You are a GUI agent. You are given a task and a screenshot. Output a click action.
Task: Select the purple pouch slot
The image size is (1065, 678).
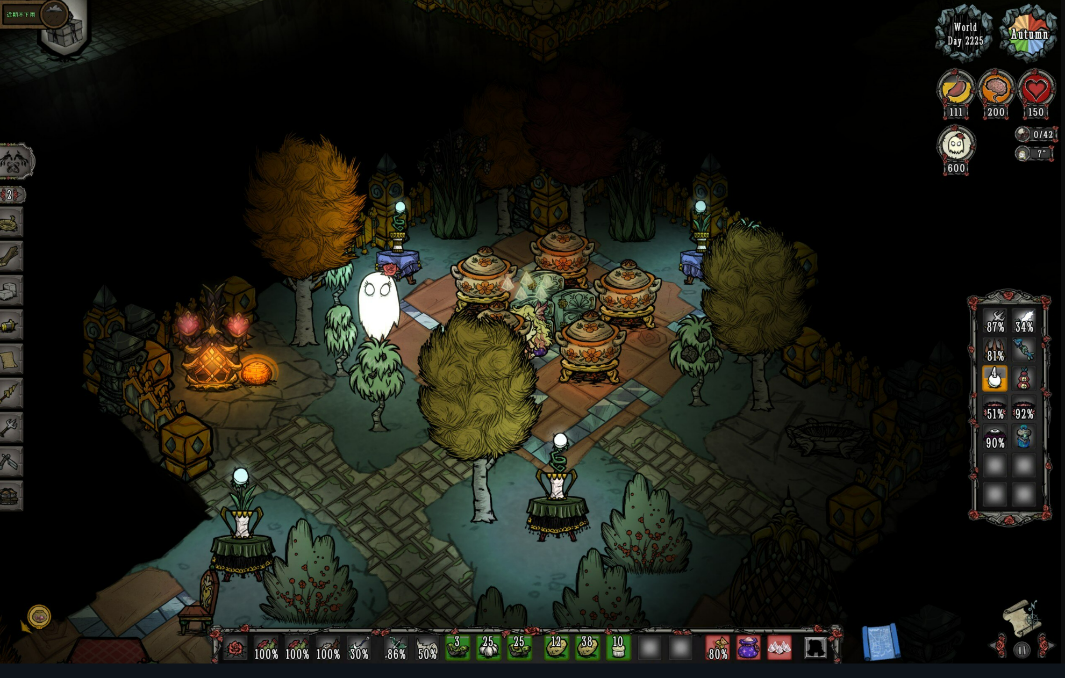point(748,648)
